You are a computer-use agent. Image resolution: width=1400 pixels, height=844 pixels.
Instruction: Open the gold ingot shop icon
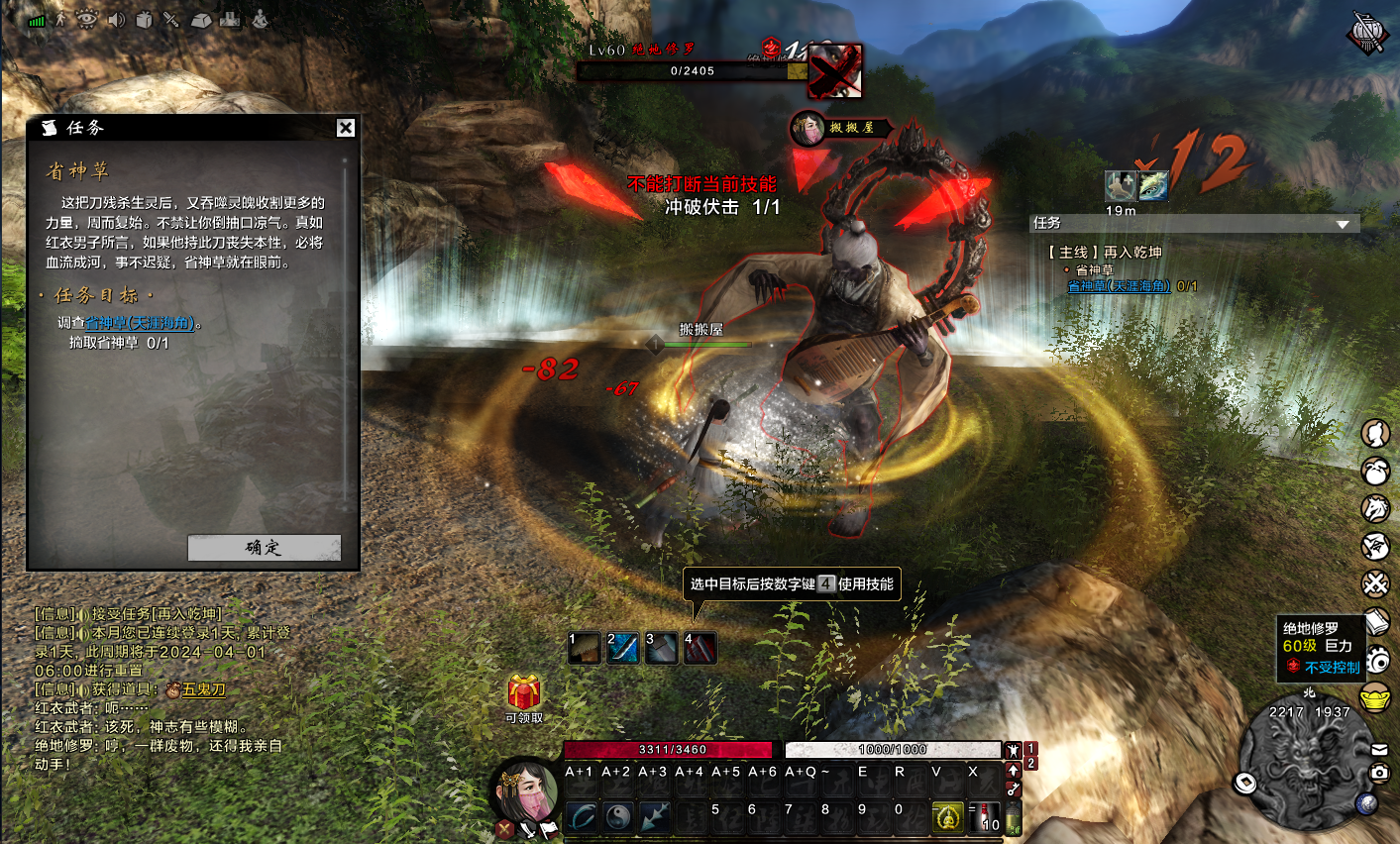[x=1375, y=697]
